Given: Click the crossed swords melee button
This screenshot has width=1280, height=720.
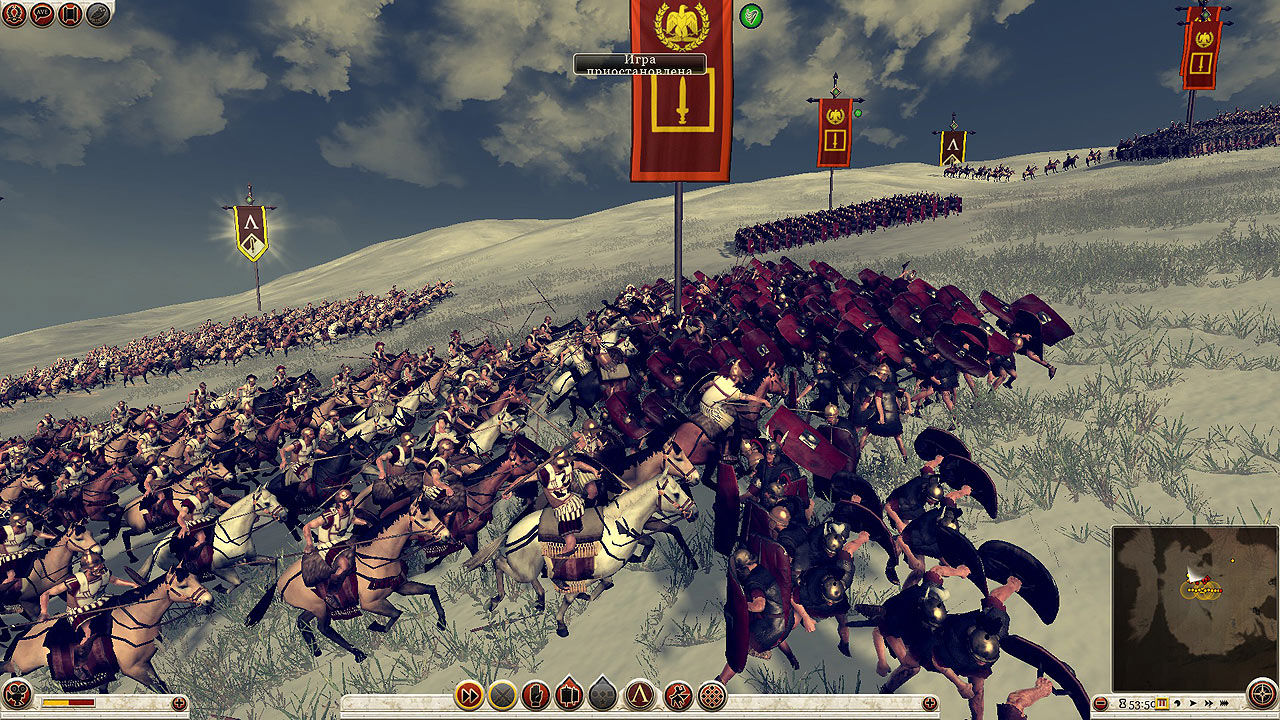Looking at the screenshot, I should [502, 694].
